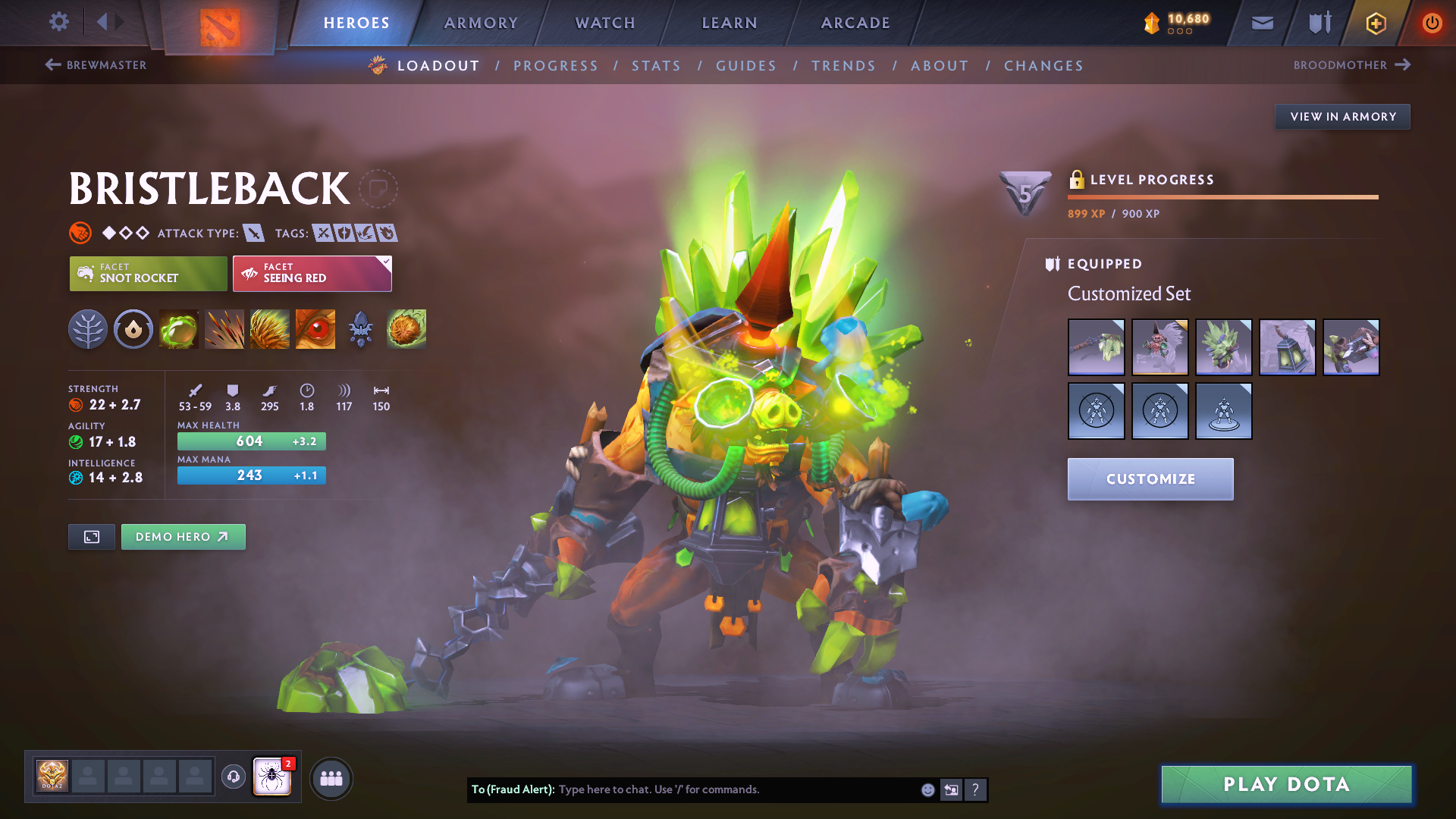Screen dimensions: 1456x819
Task: Switch to the Watch tab
Action: [x=605, y=23]
